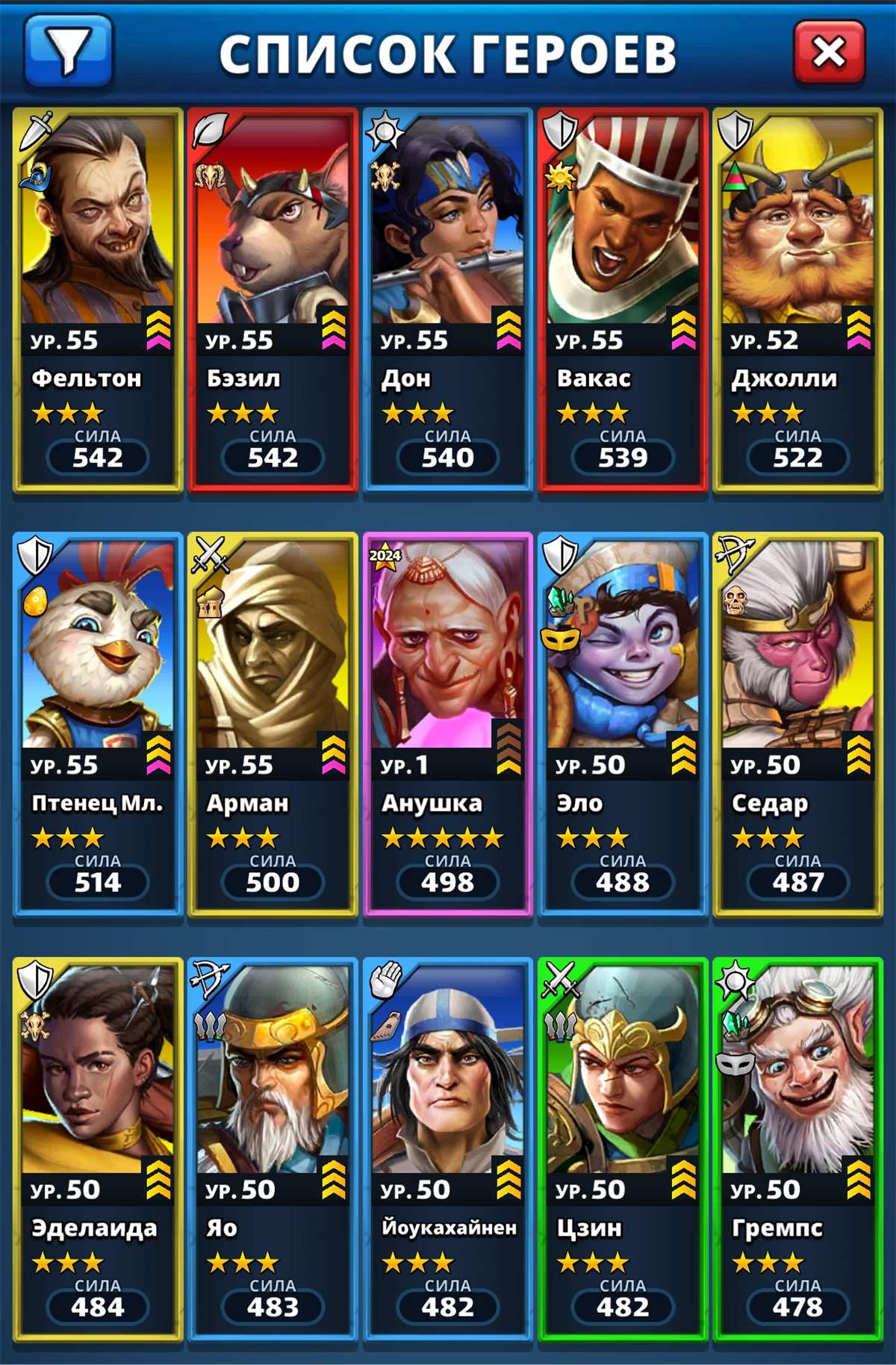This screenshot has width=896, height=1365.
Task: Open the hero filter menu
Action: coord(68,51)
